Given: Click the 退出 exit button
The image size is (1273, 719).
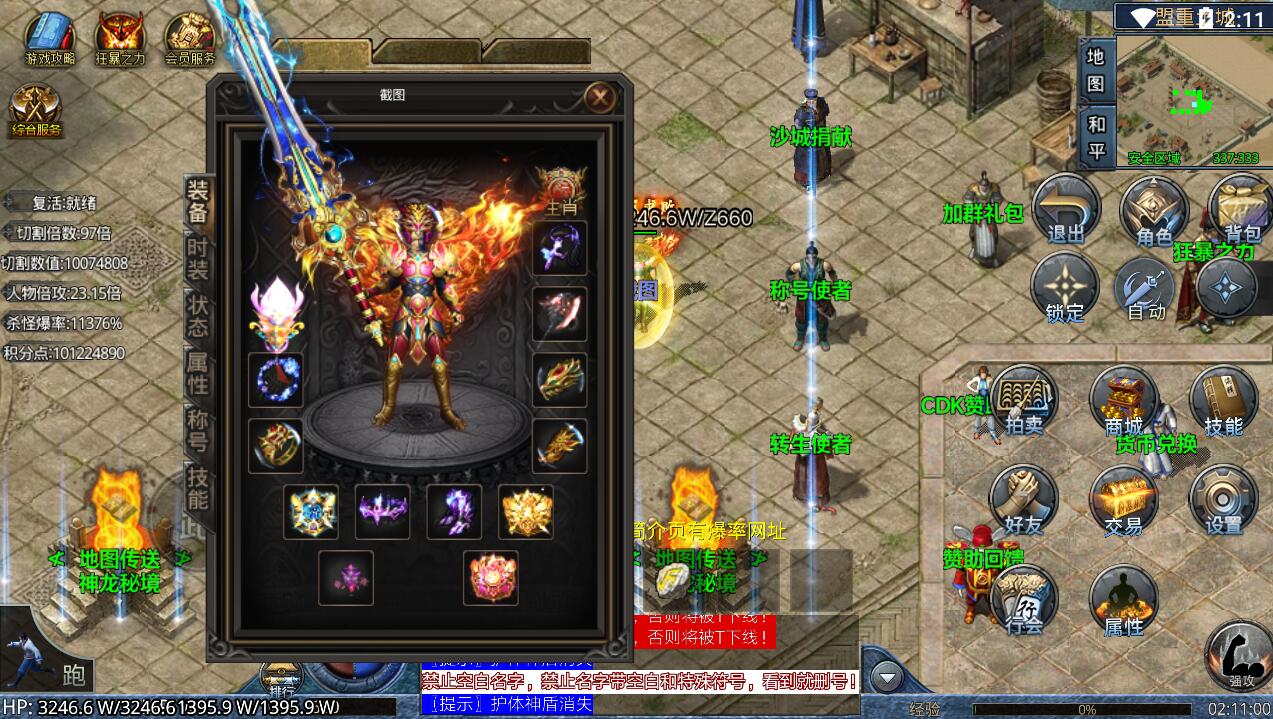Looking at the screenshot, I should pyautogui.click(x=1066, y=211).
